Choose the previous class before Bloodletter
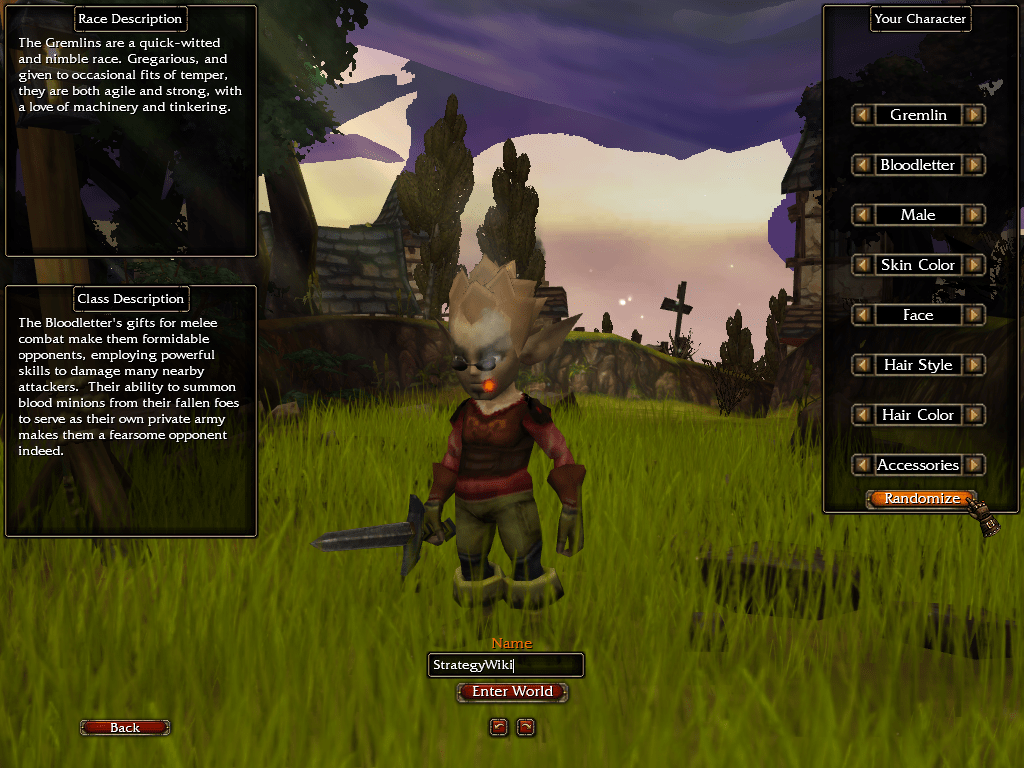Viewport: 1024px width, 768px height. click(861, 165)
